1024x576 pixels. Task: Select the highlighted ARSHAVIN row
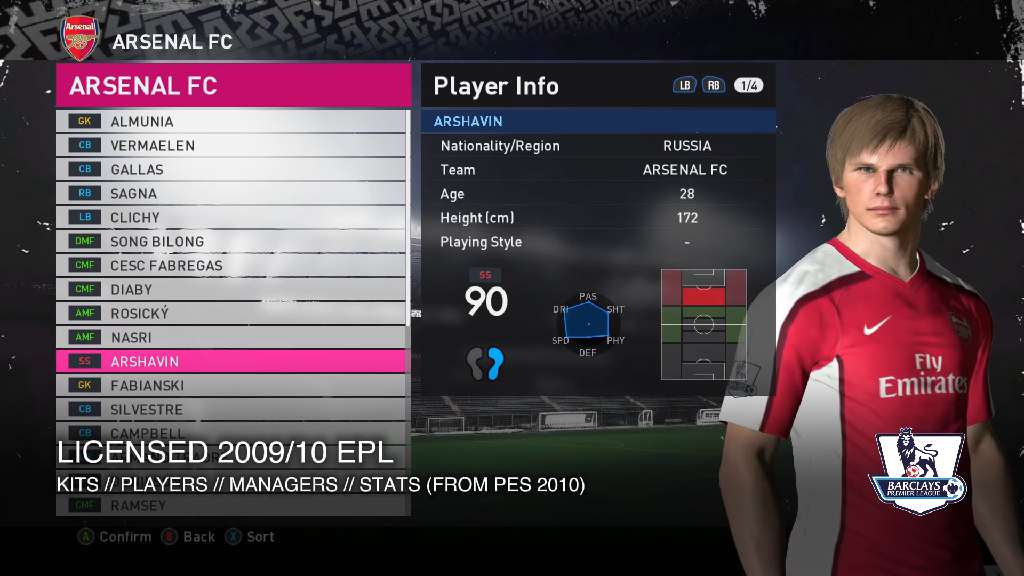[232, 361]
